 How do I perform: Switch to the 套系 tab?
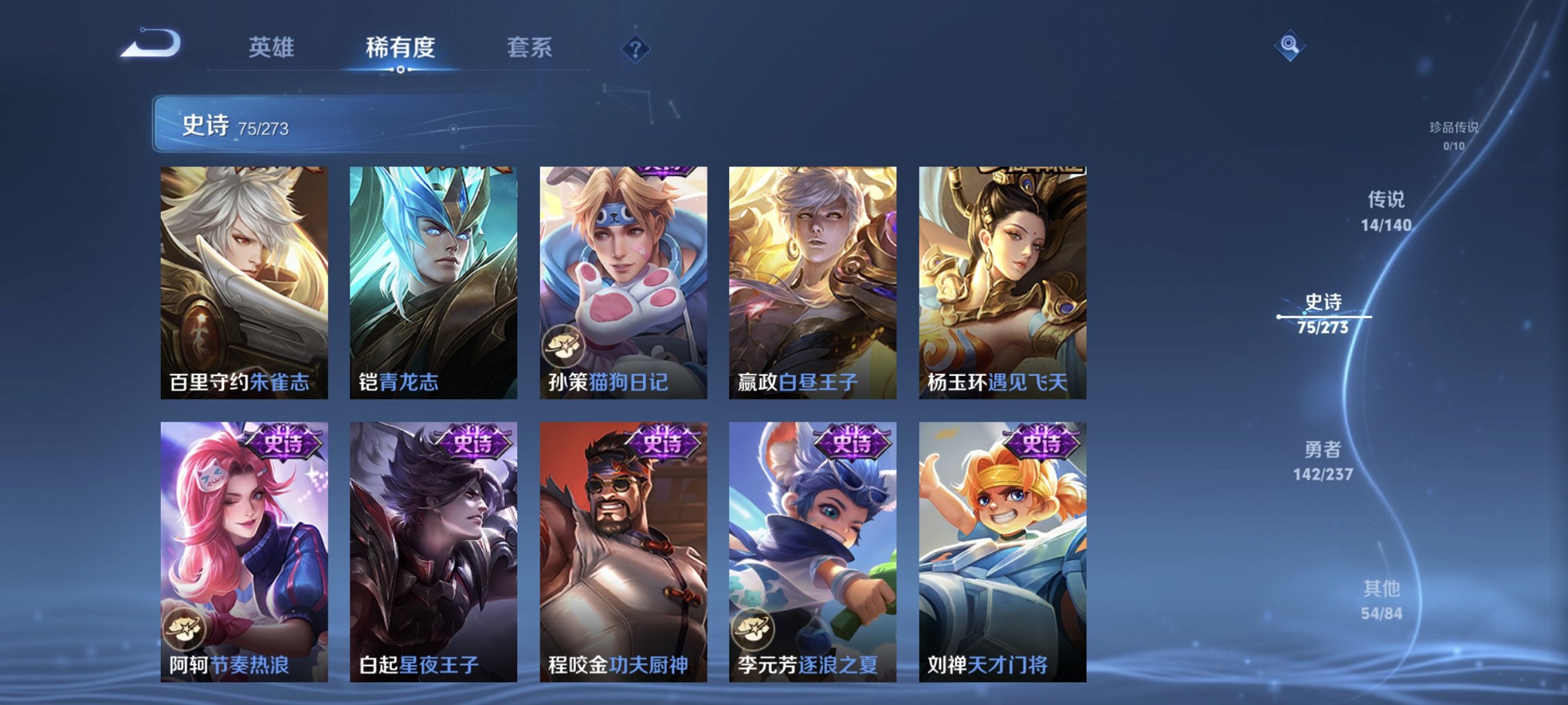528,48
